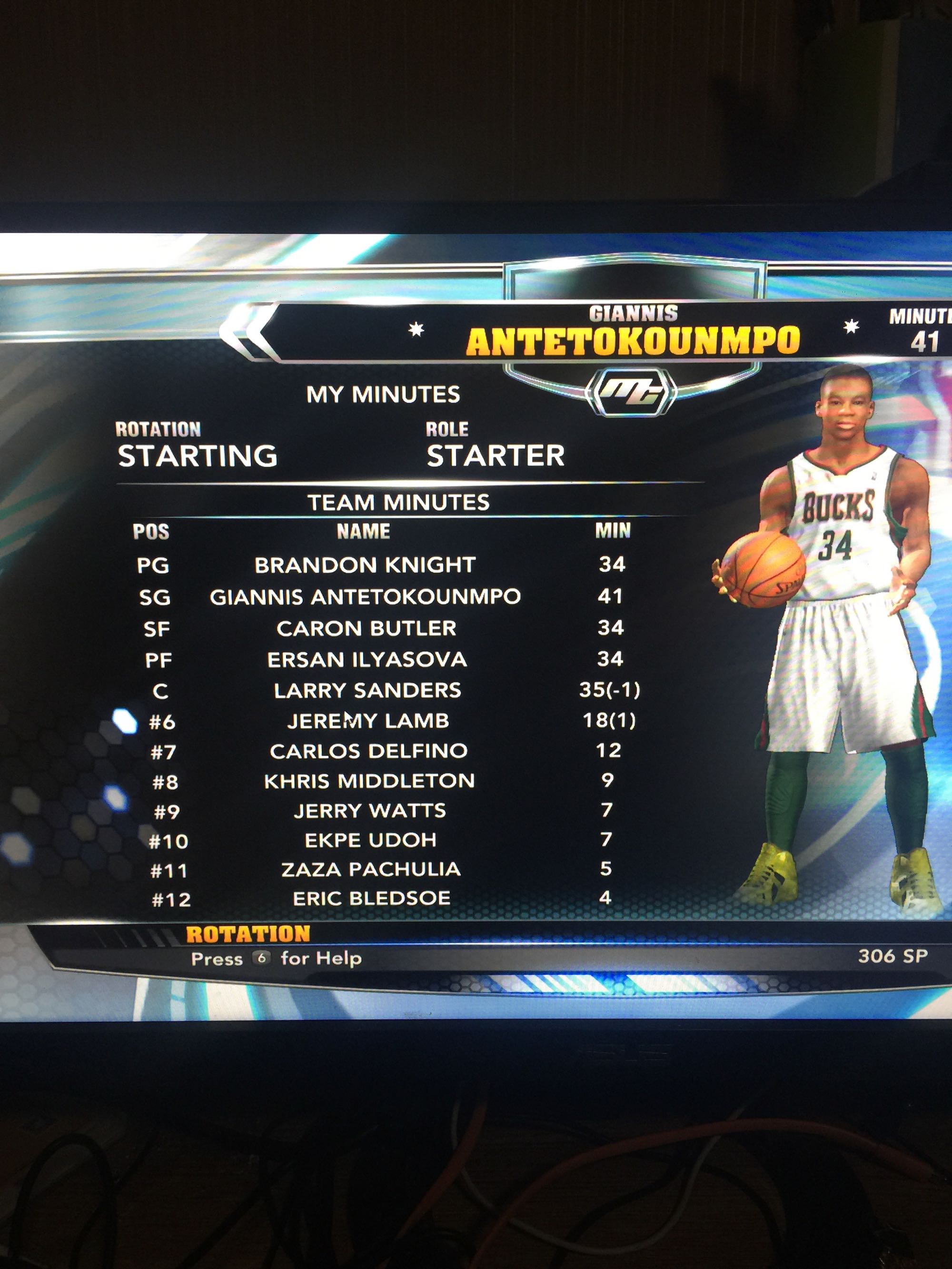952x1269 pixels.
Task: Select Eric Bledsoe's roster row
Action: pos(371,898)
